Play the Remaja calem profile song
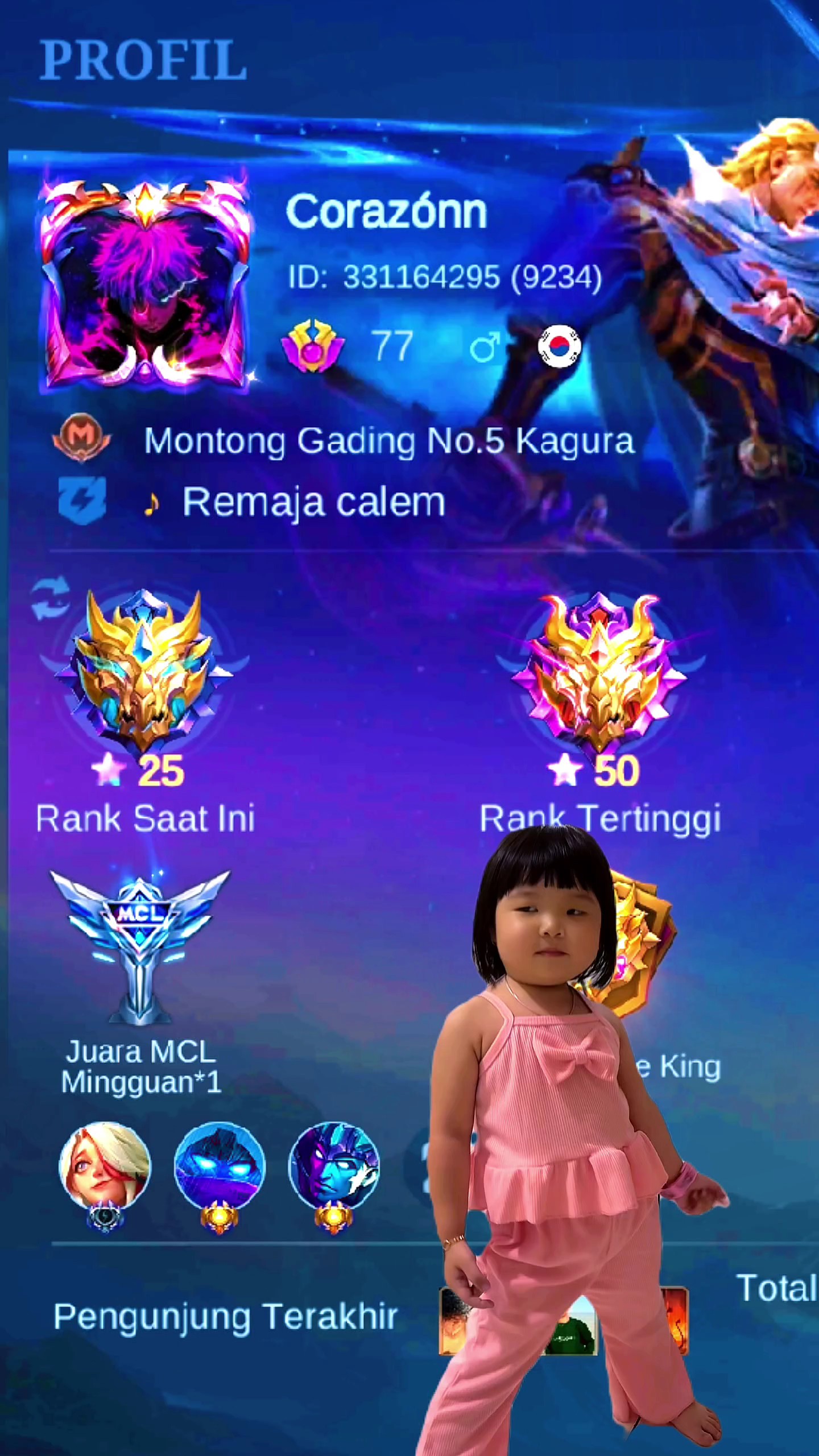819x1456 pixels. (313, 503)
